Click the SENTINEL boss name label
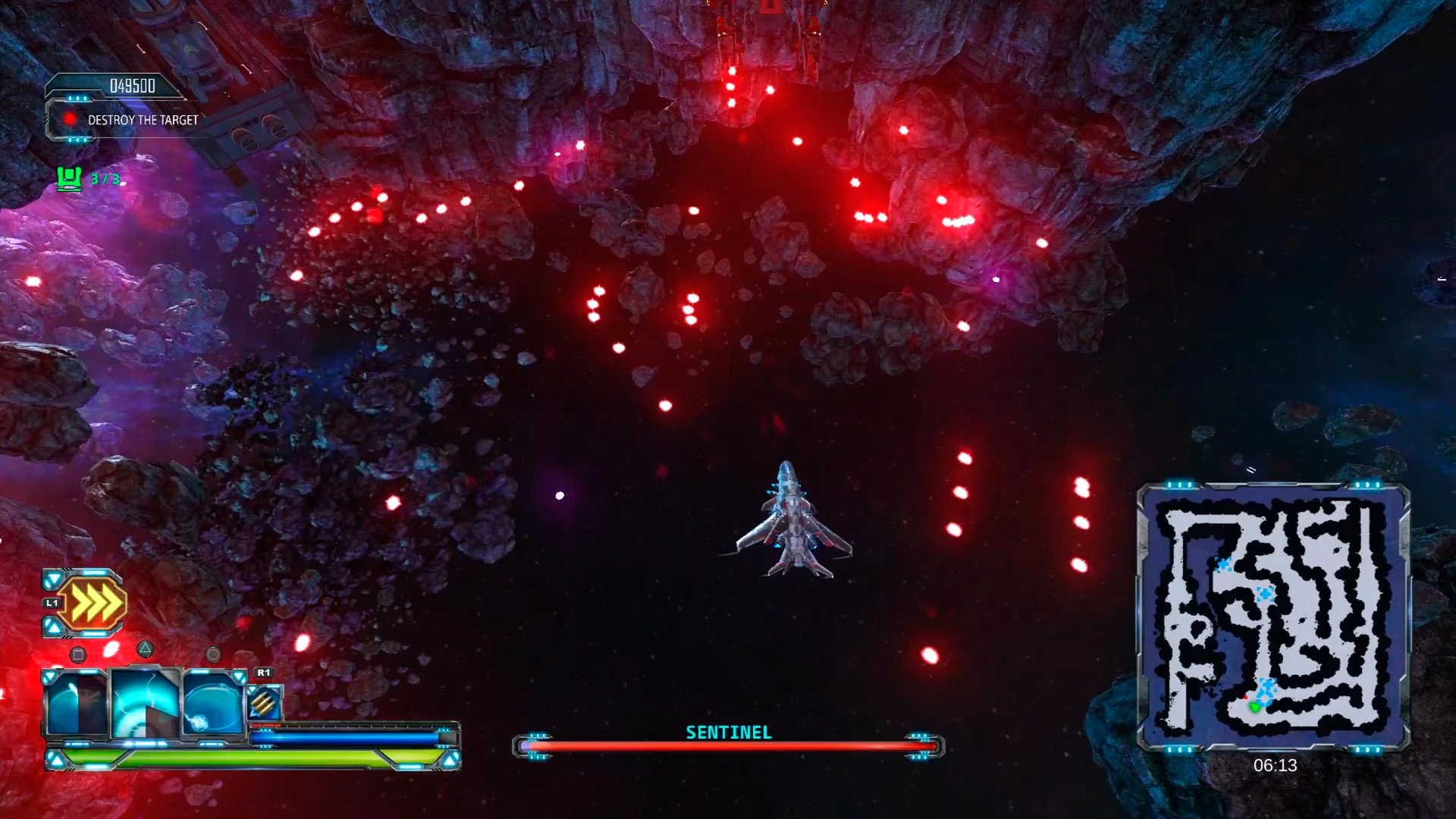Viewport: 1456px width, 819px height. 727,733
